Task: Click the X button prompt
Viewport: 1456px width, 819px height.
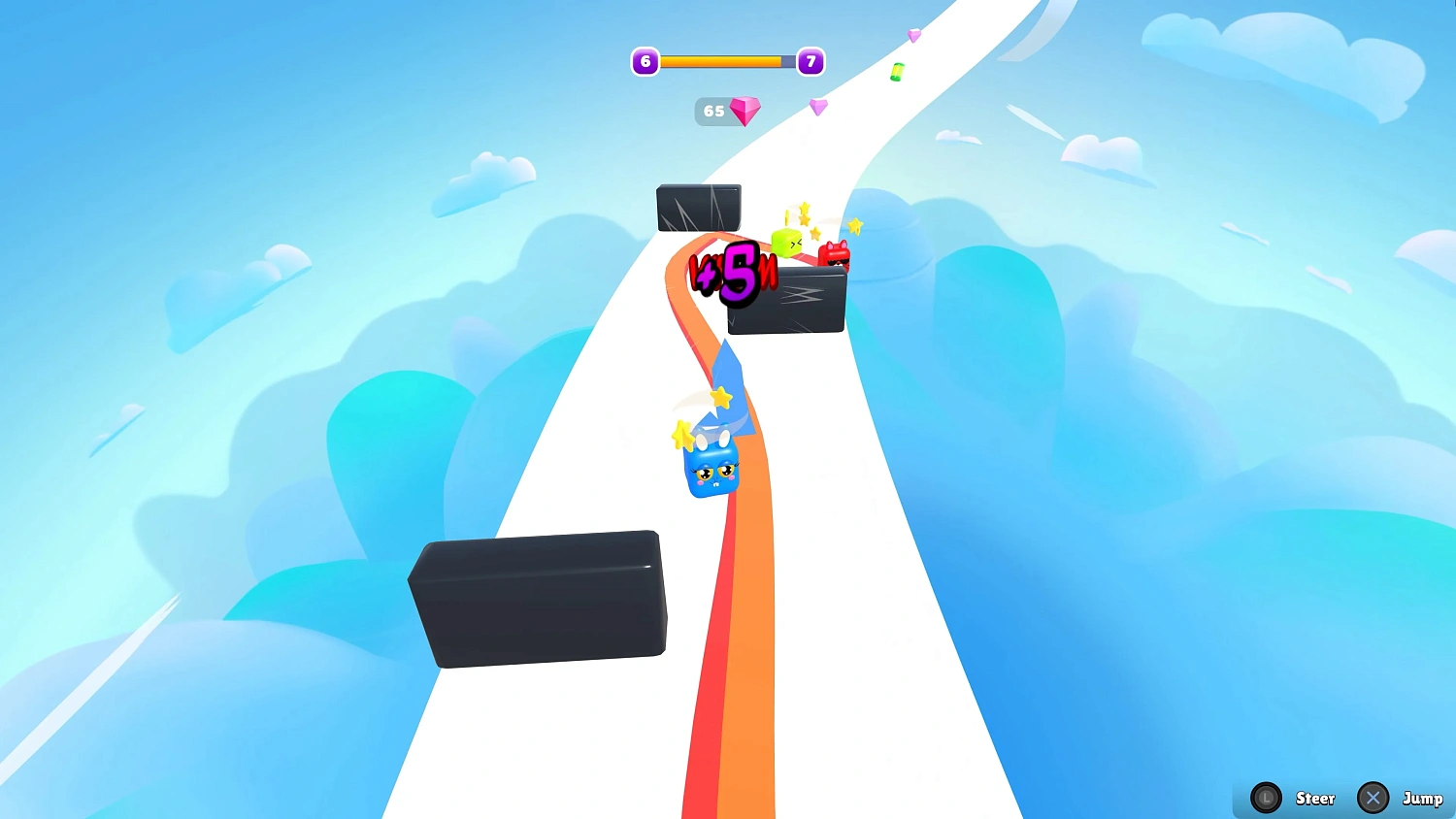Action: click(x=1373, y=798)
